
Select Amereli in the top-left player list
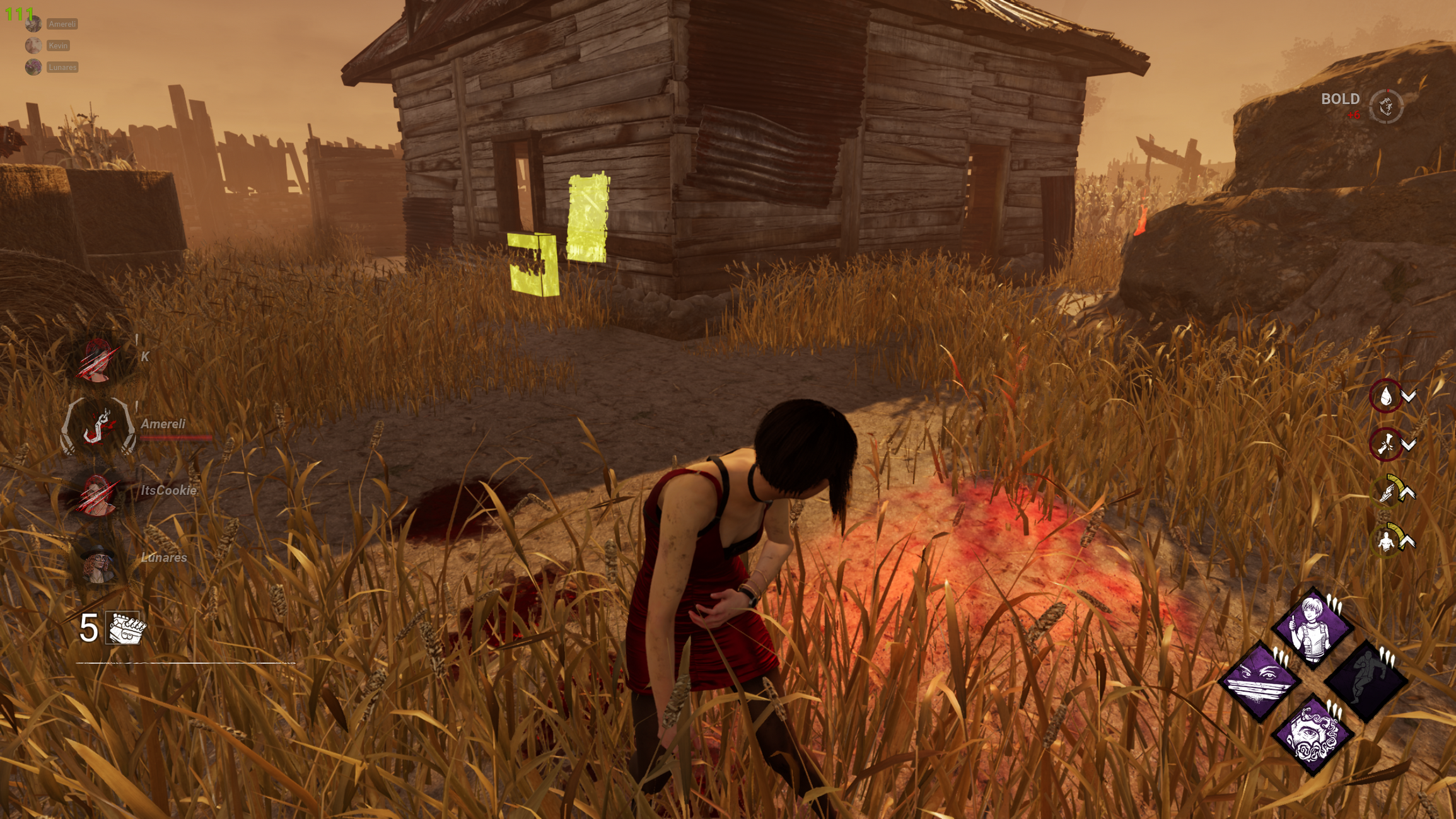[x=61, y=23]
